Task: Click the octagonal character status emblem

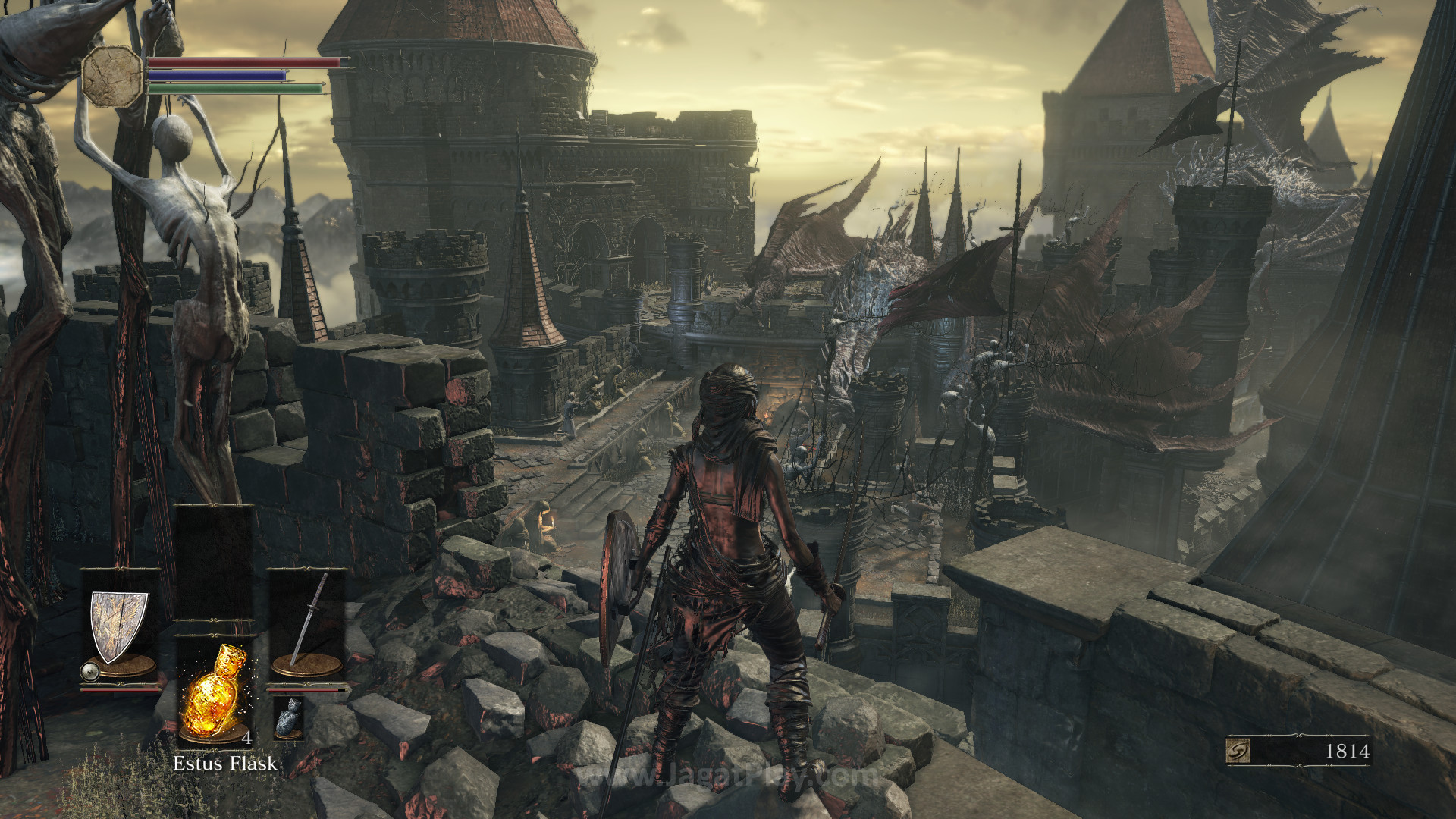Action: click(113, 76)
